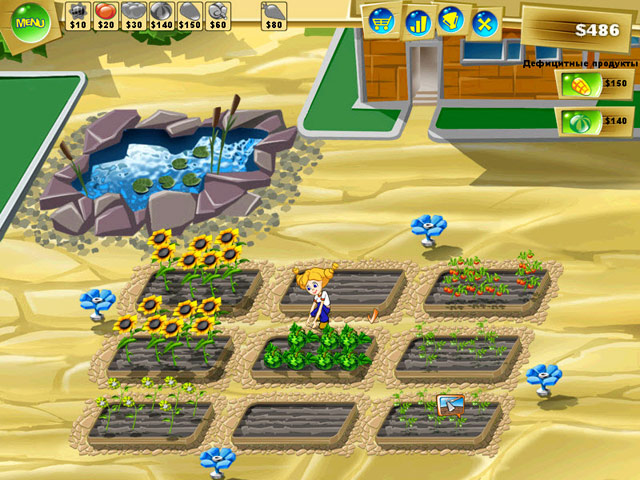Open the green Menu button

(30, 21)
